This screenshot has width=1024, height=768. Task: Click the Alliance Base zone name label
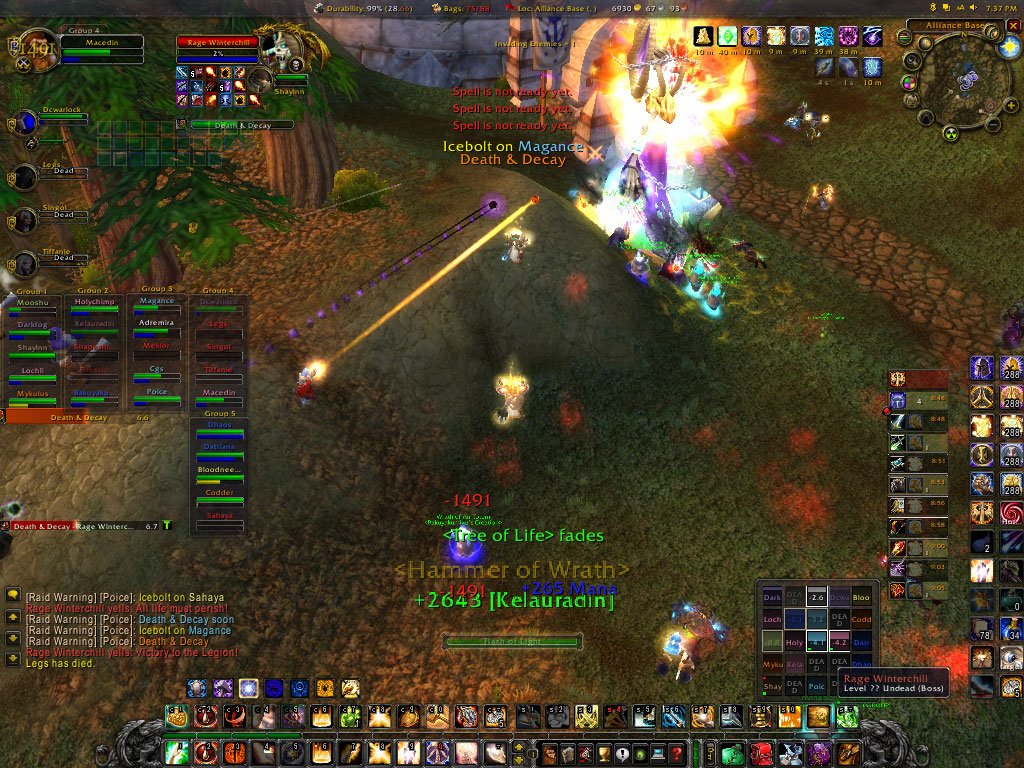[957, 24]
